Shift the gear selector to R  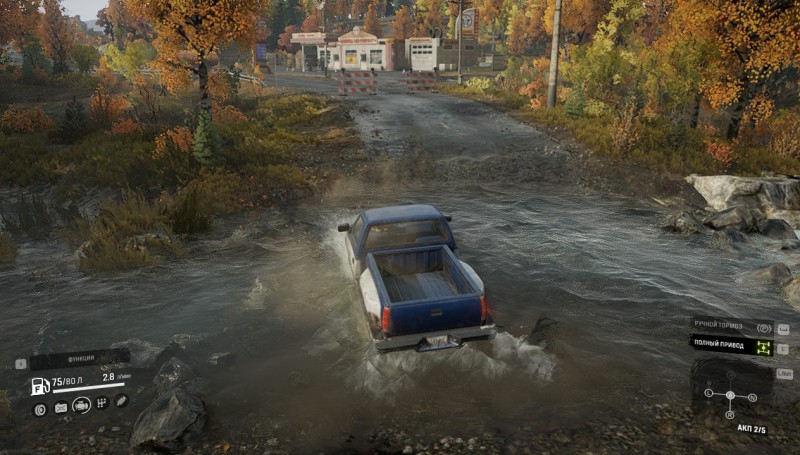[730, 413]
